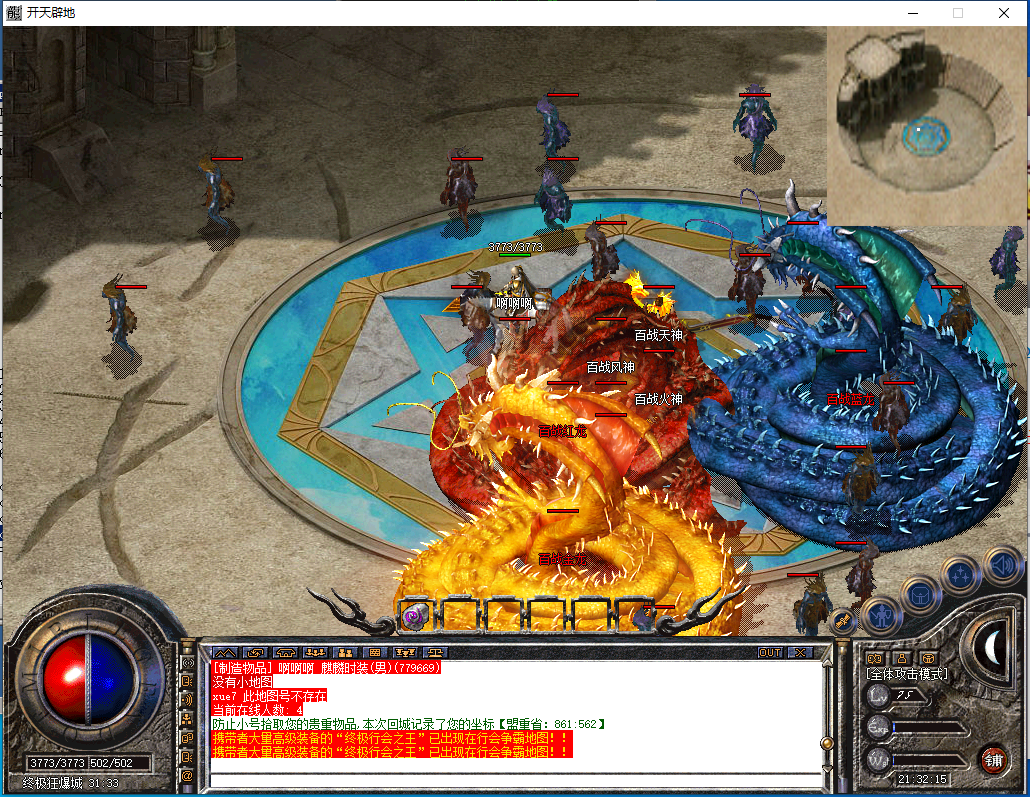Click the chat scrollbar gold knob
This screenshot has height=797, width=1030.
[827, 742]
